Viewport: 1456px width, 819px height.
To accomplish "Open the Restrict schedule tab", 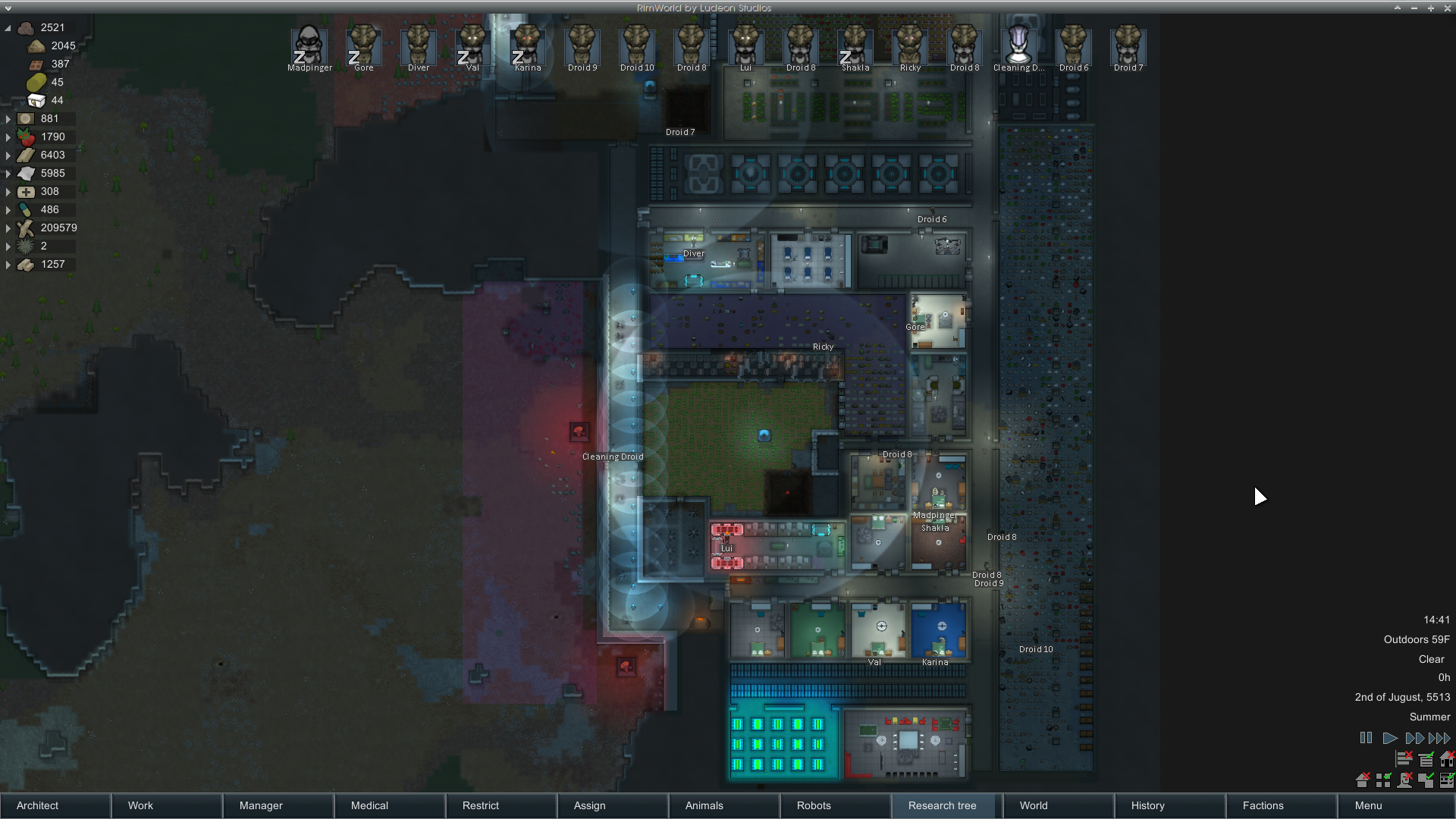I will [x=501, y=805].
